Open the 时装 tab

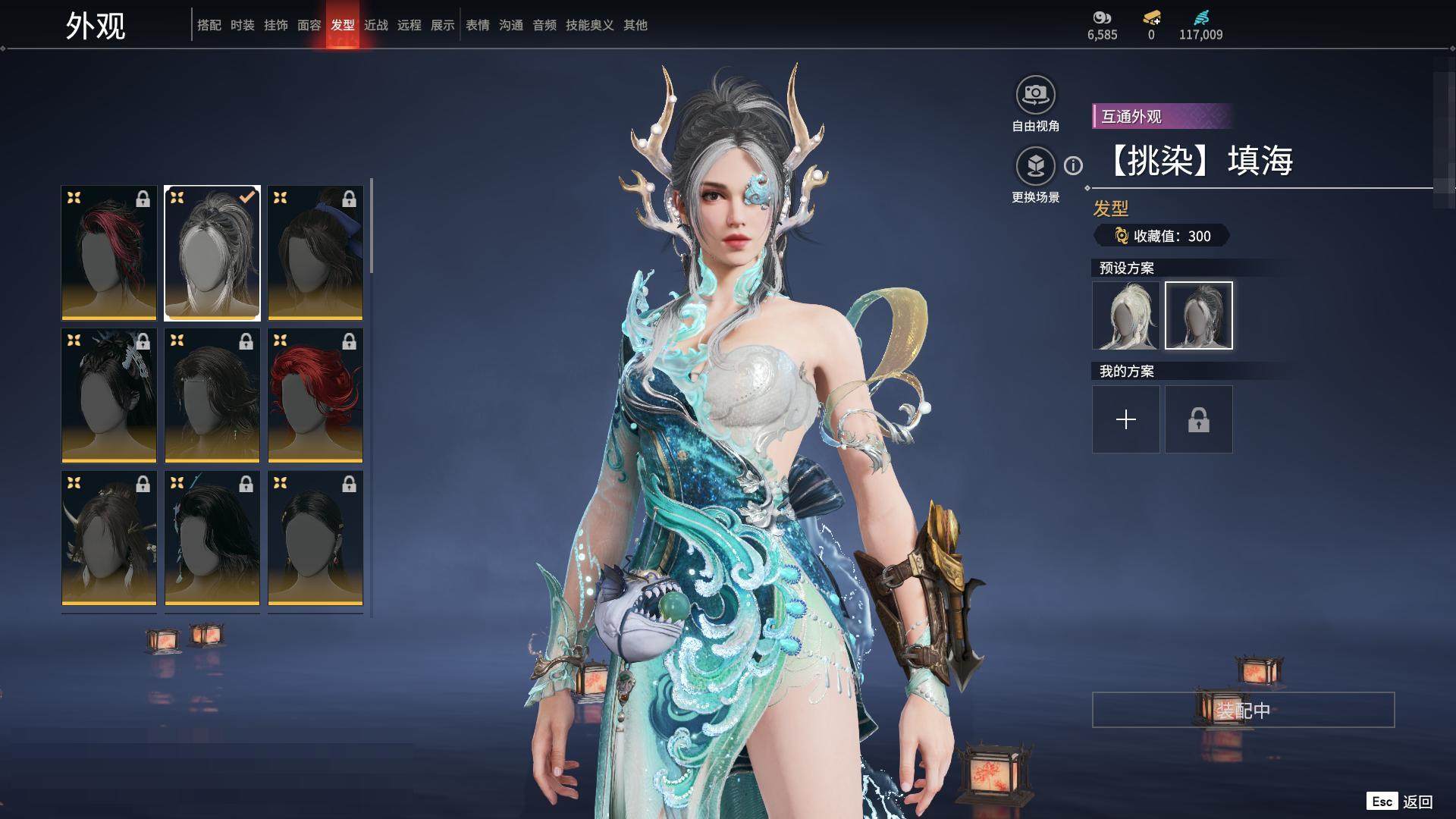click(x=242, y=25)
